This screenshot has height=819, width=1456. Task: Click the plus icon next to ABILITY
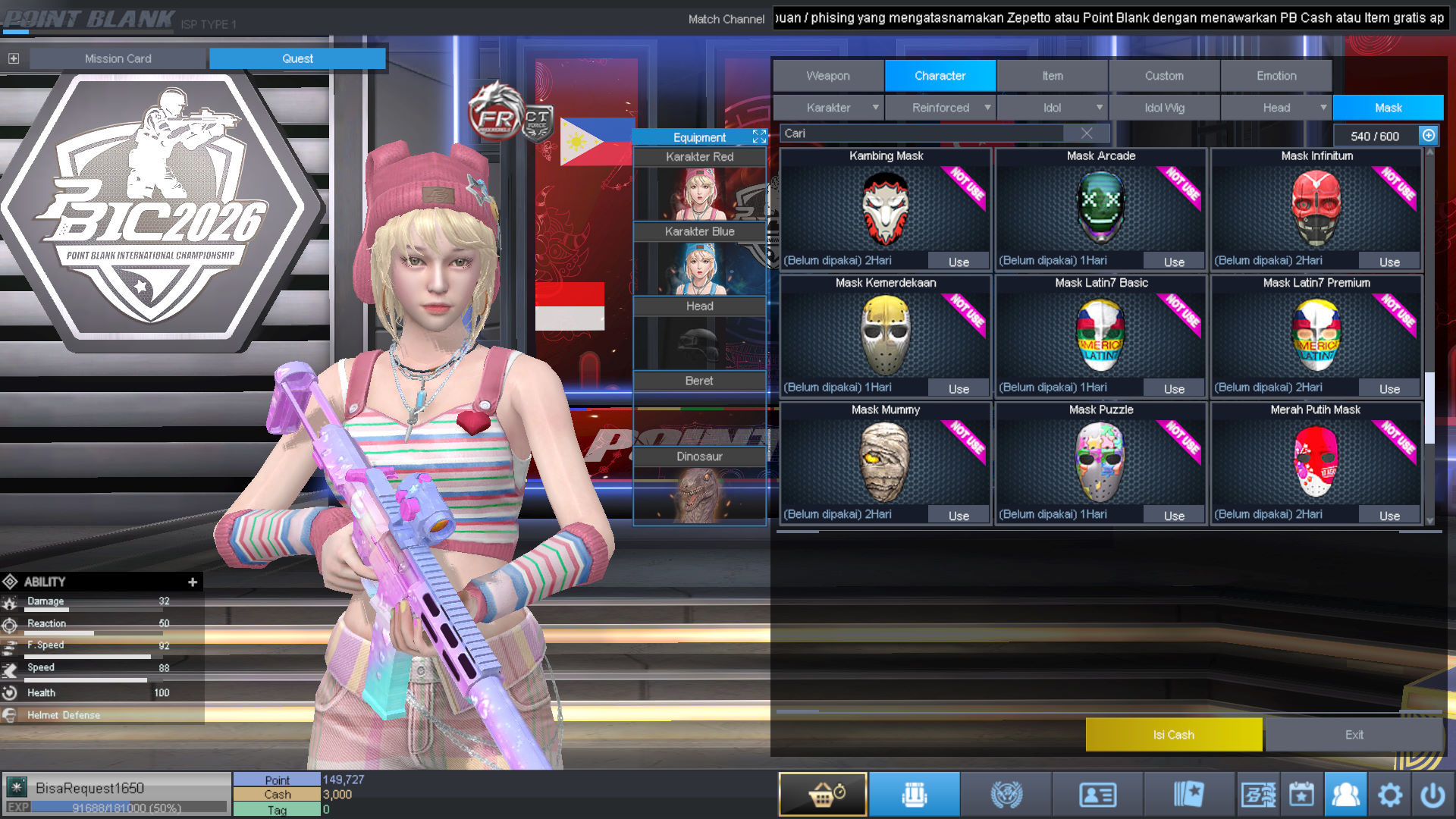[x=193, y=582]
